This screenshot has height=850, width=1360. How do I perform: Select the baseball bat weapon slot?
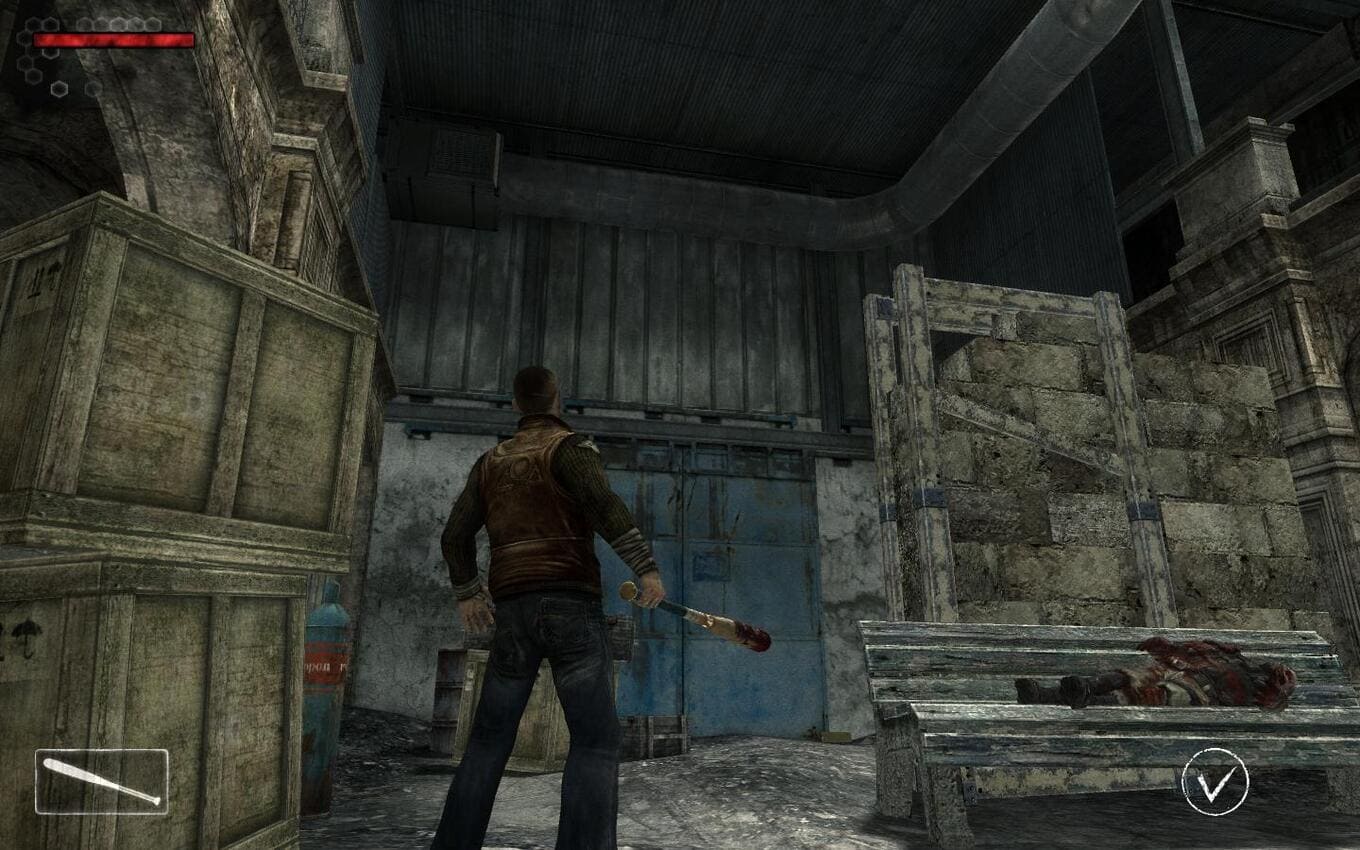point(101,781)
